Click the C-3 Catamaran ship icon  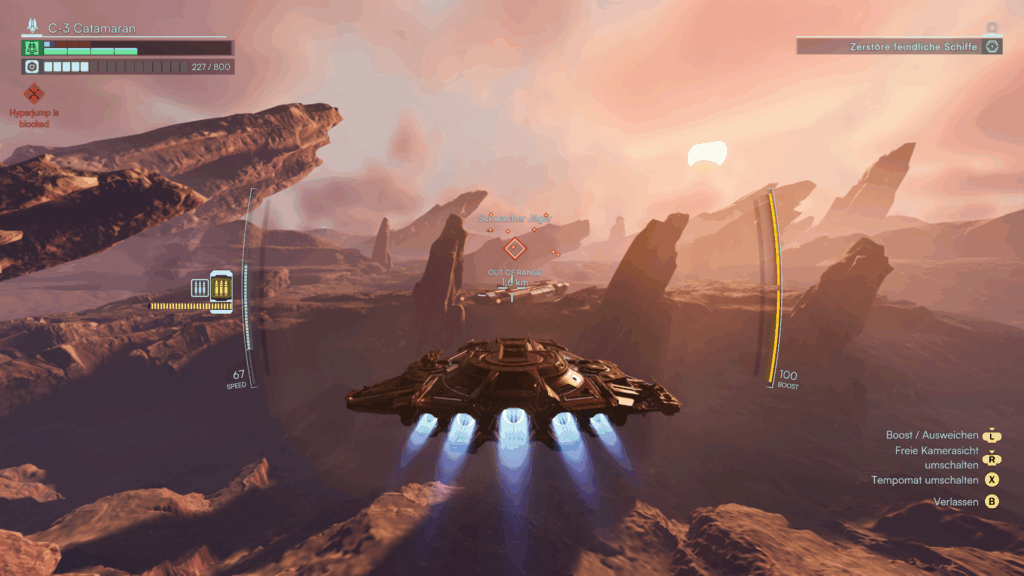click(33, 28)
